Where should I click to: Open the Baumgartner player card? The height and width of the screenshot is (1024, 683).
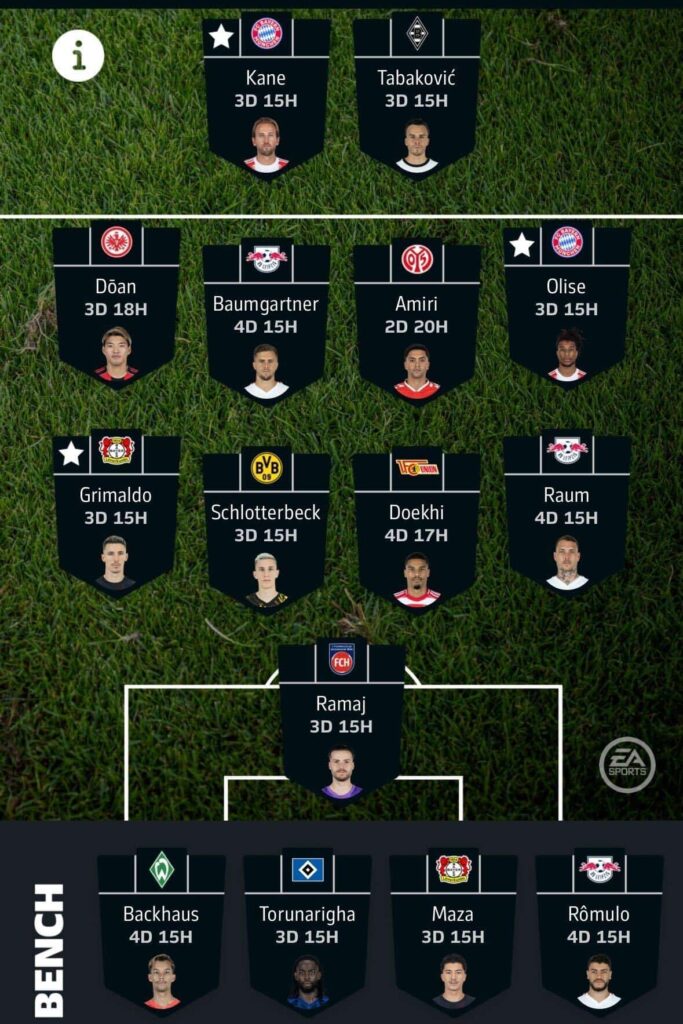click(266, 322)
